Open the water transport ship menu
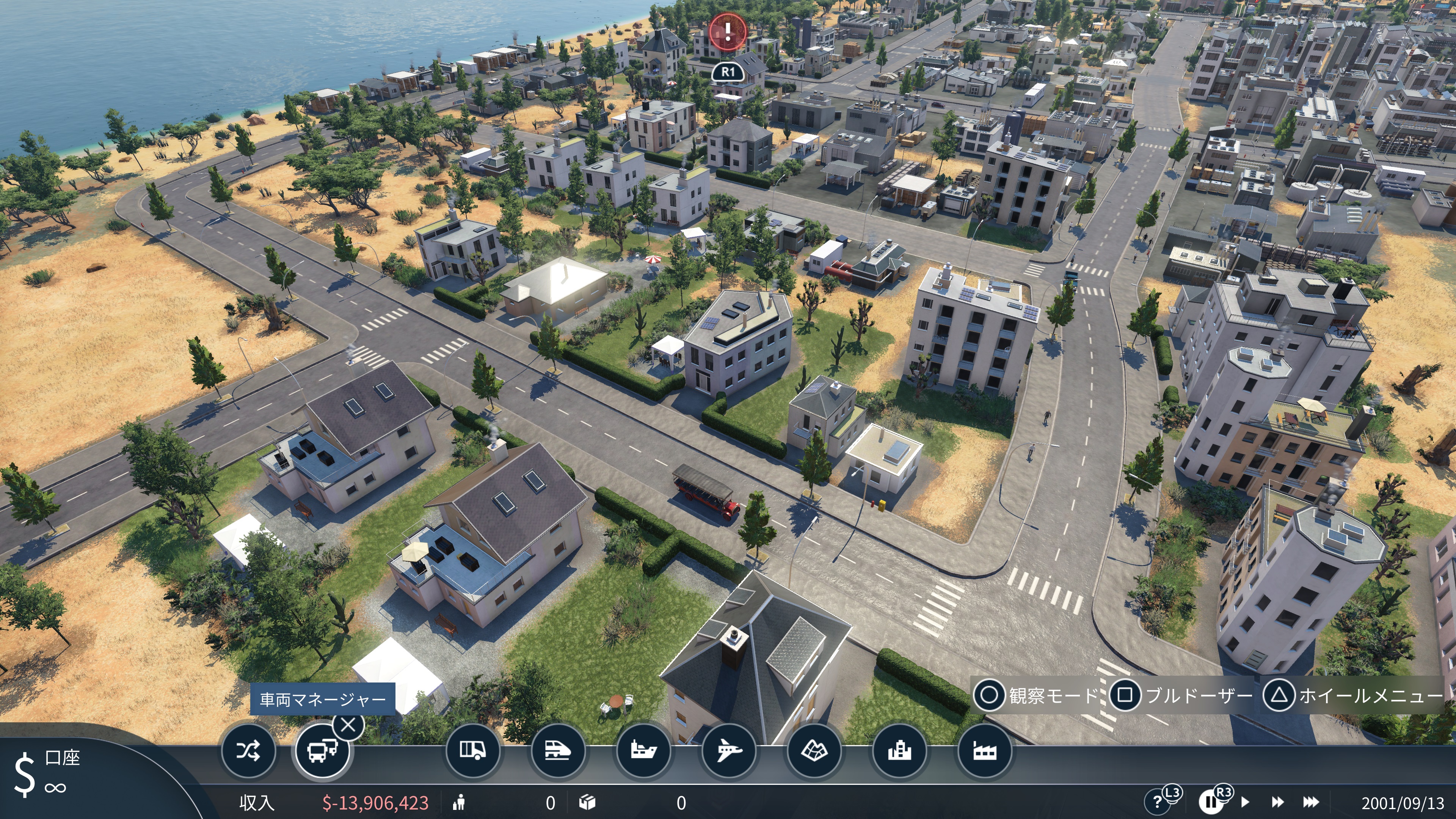 tap(643, 751)
